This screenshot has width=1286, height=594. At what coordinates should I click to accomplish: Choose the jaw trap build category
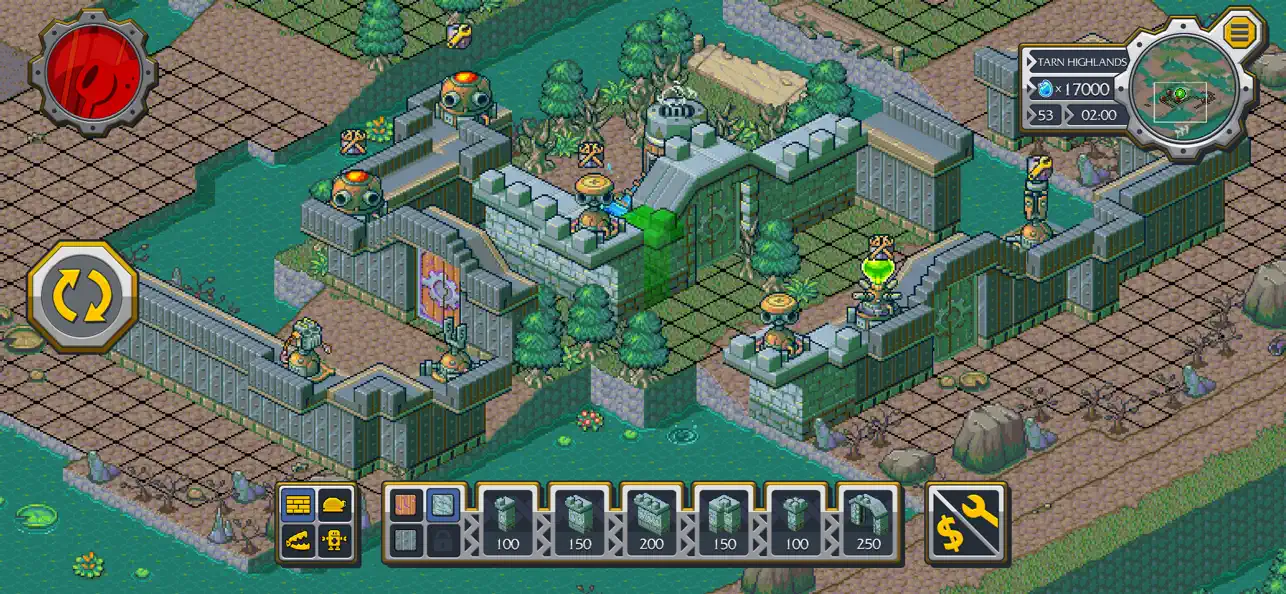[298, 542]
